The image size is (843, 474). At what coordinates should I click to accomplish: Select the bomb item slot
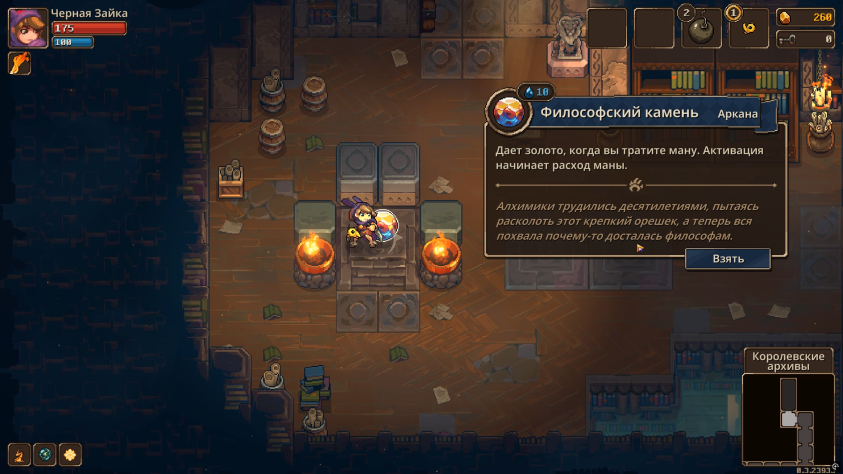[x=702, y=30]
